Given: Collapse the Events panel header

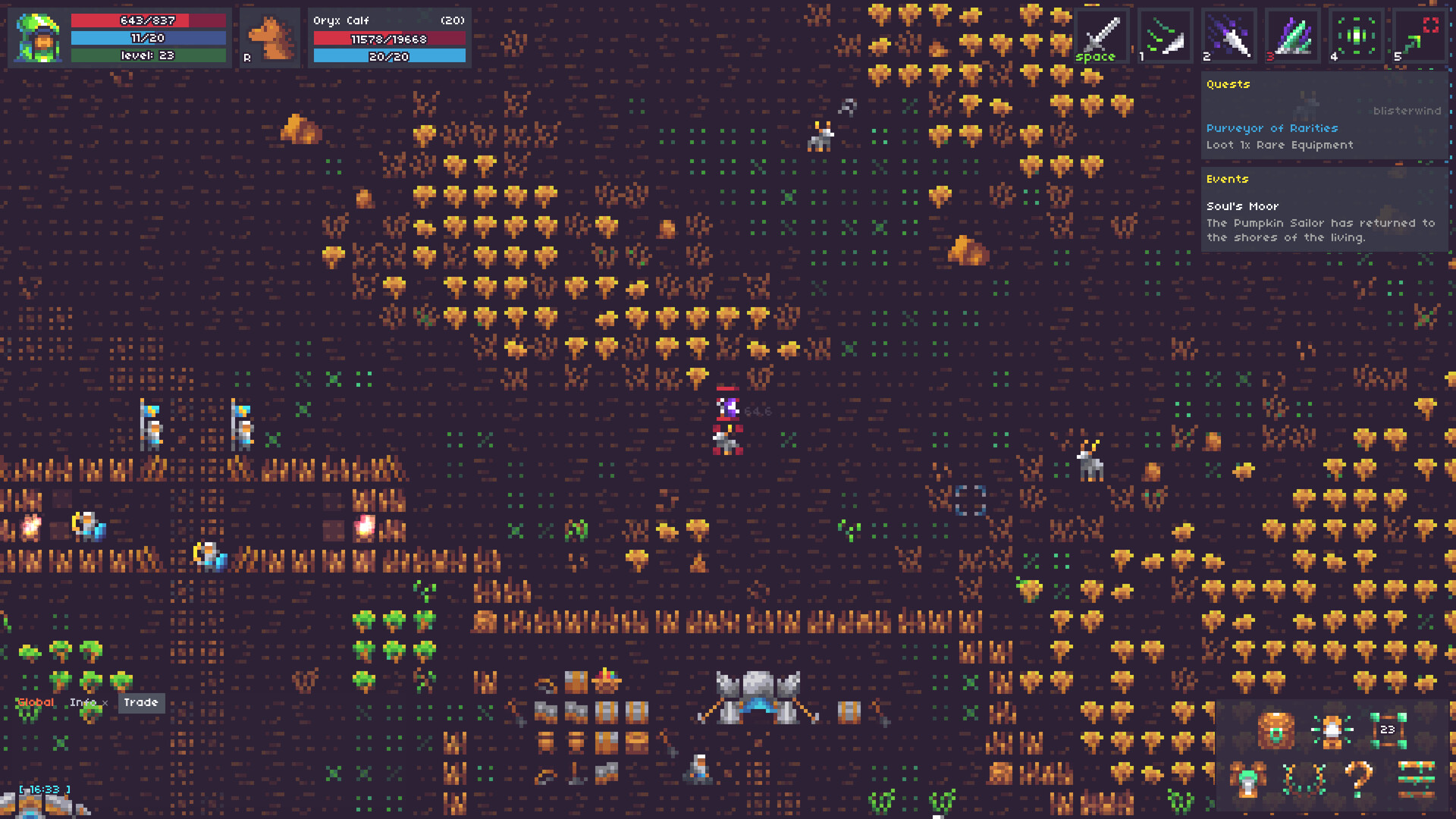Looking at the screenshot, I should tap(1228, 179).
